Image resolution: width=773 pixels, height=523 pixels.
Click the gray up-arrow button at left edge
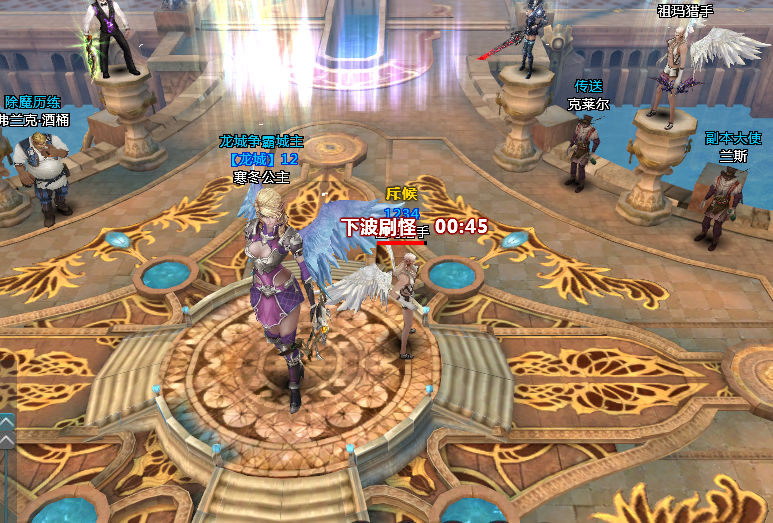[6, 440]
